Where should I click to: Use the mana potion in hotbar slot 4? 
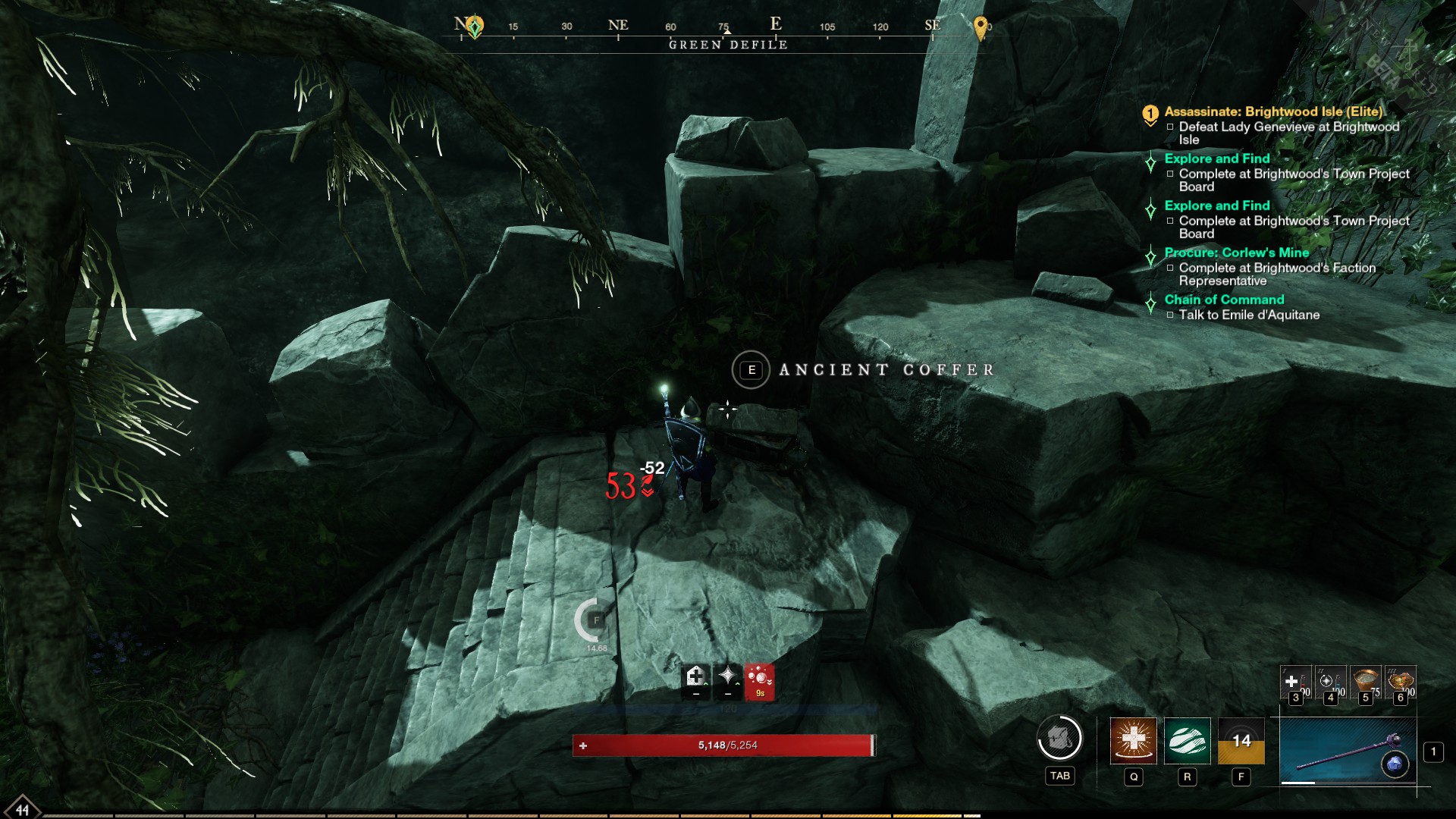1332,681
